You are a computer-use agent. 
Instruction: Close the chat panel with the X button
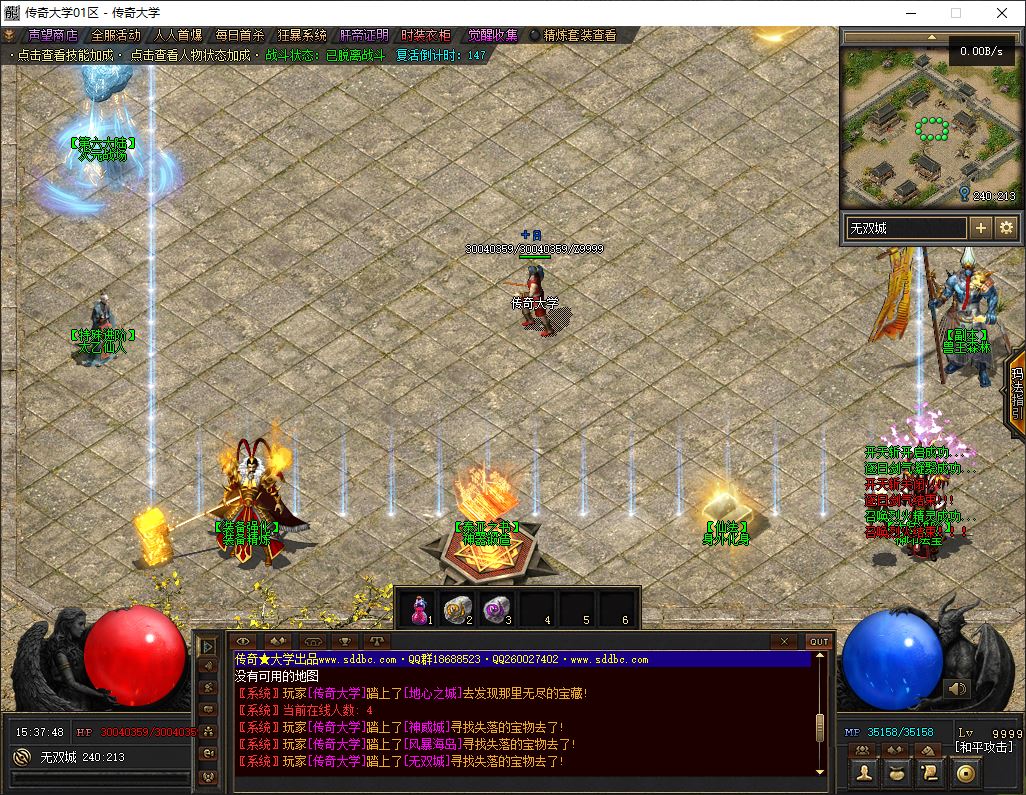click(x=785, y=641)
